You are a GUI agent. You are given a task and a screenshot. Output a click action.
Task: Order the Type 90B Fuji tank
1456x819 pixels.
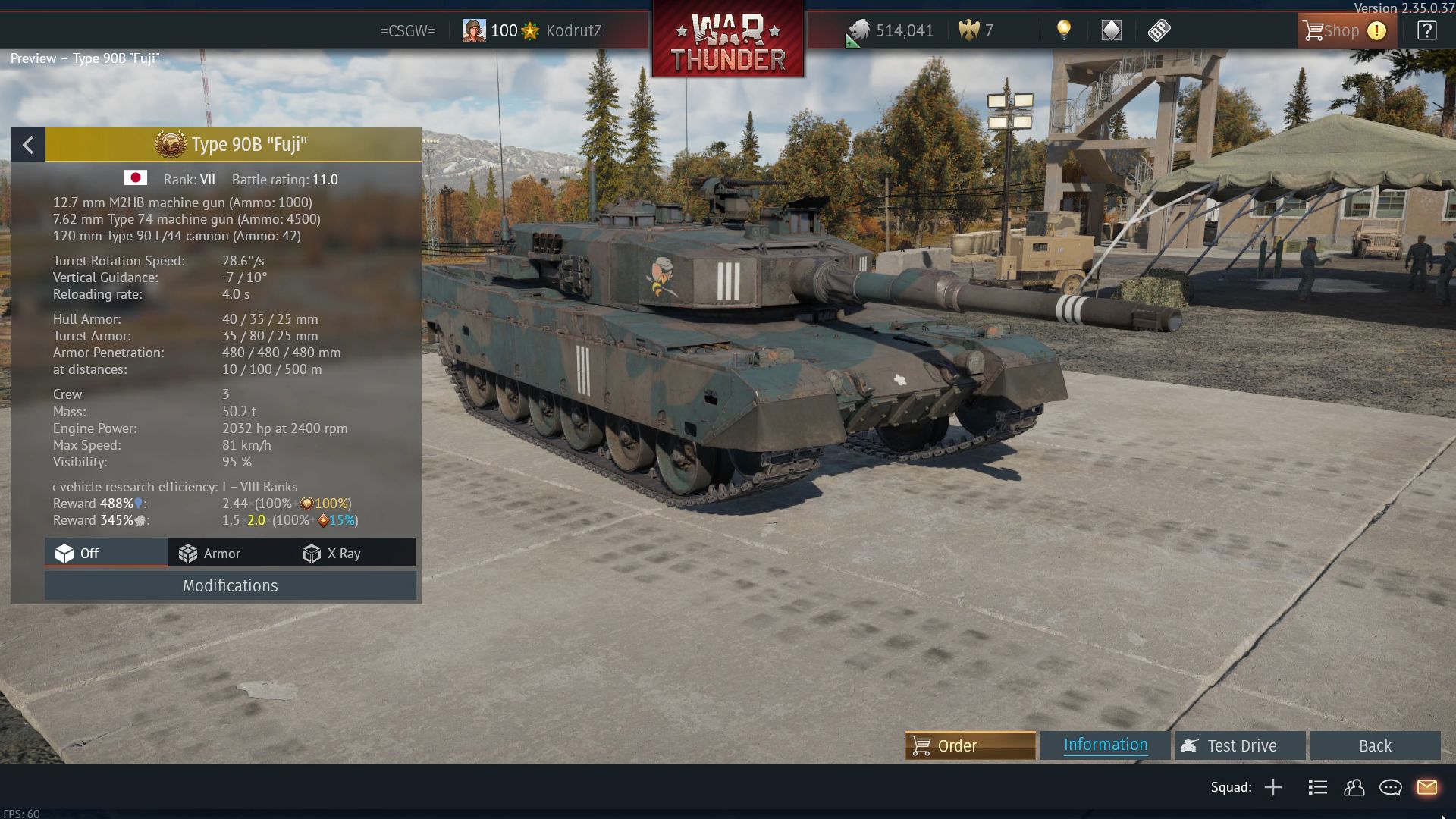click(x=970, y=745)
